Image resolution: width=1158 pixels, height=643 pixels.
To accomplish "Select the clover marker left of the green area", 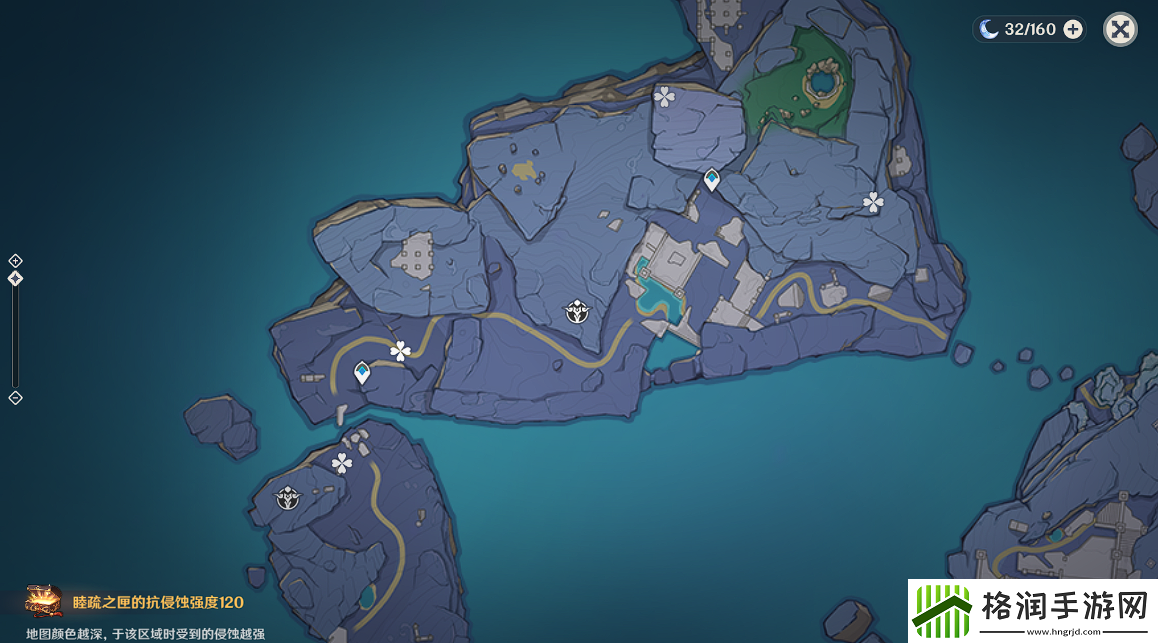I will 664,96.
